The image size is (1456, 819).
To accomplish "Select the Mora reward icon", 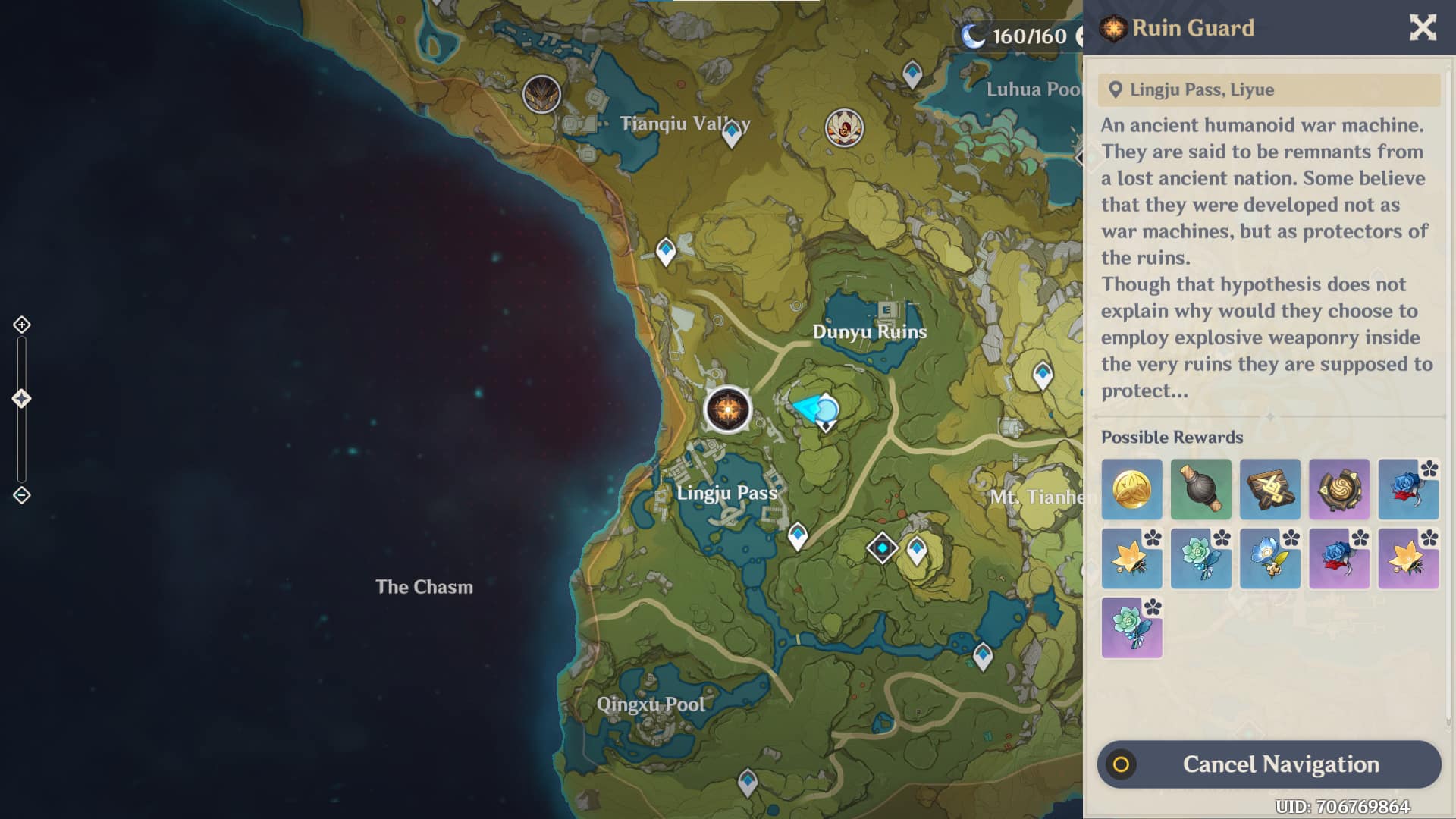I will [1131, 489].
